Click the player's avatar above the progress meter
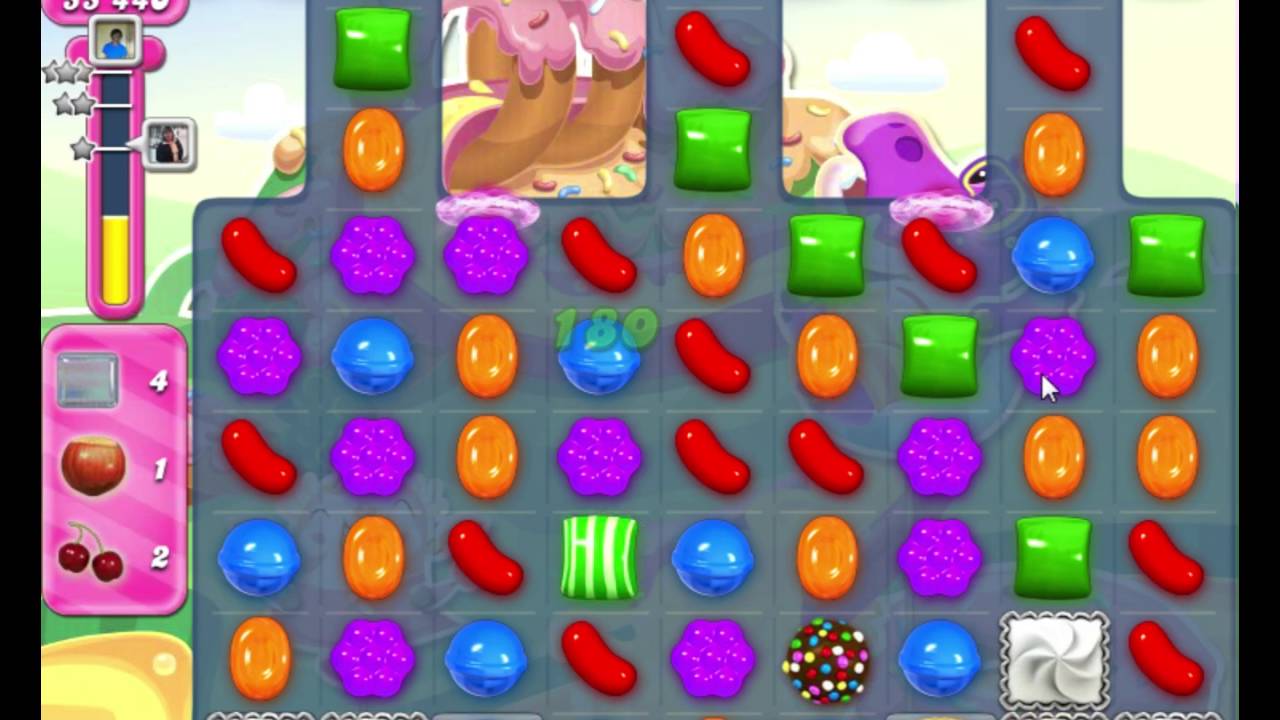The width and height of the screenshot is (1280, 720). (113, 42)
